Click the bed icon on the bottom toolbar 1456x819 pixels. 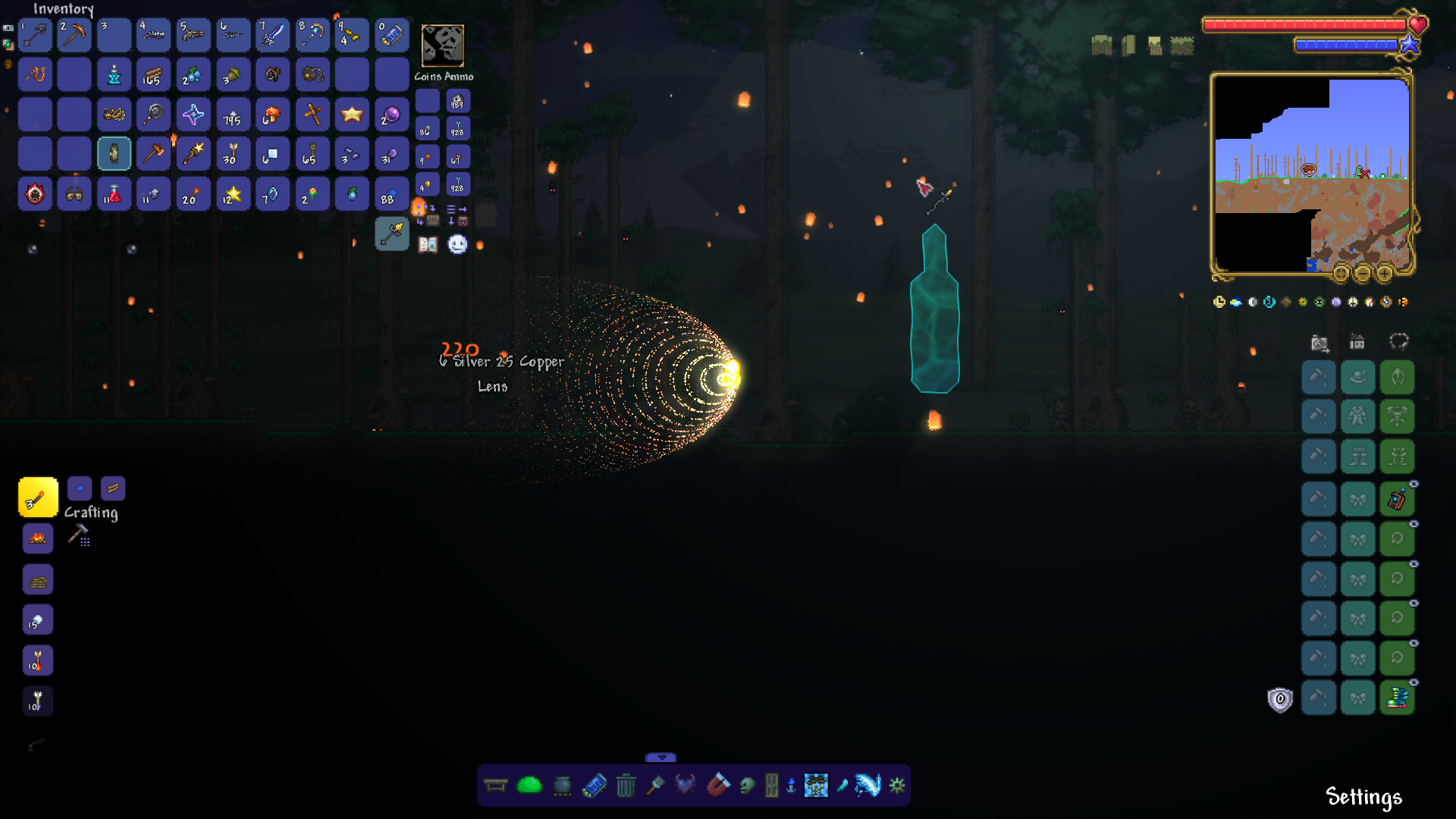(495, 786)
